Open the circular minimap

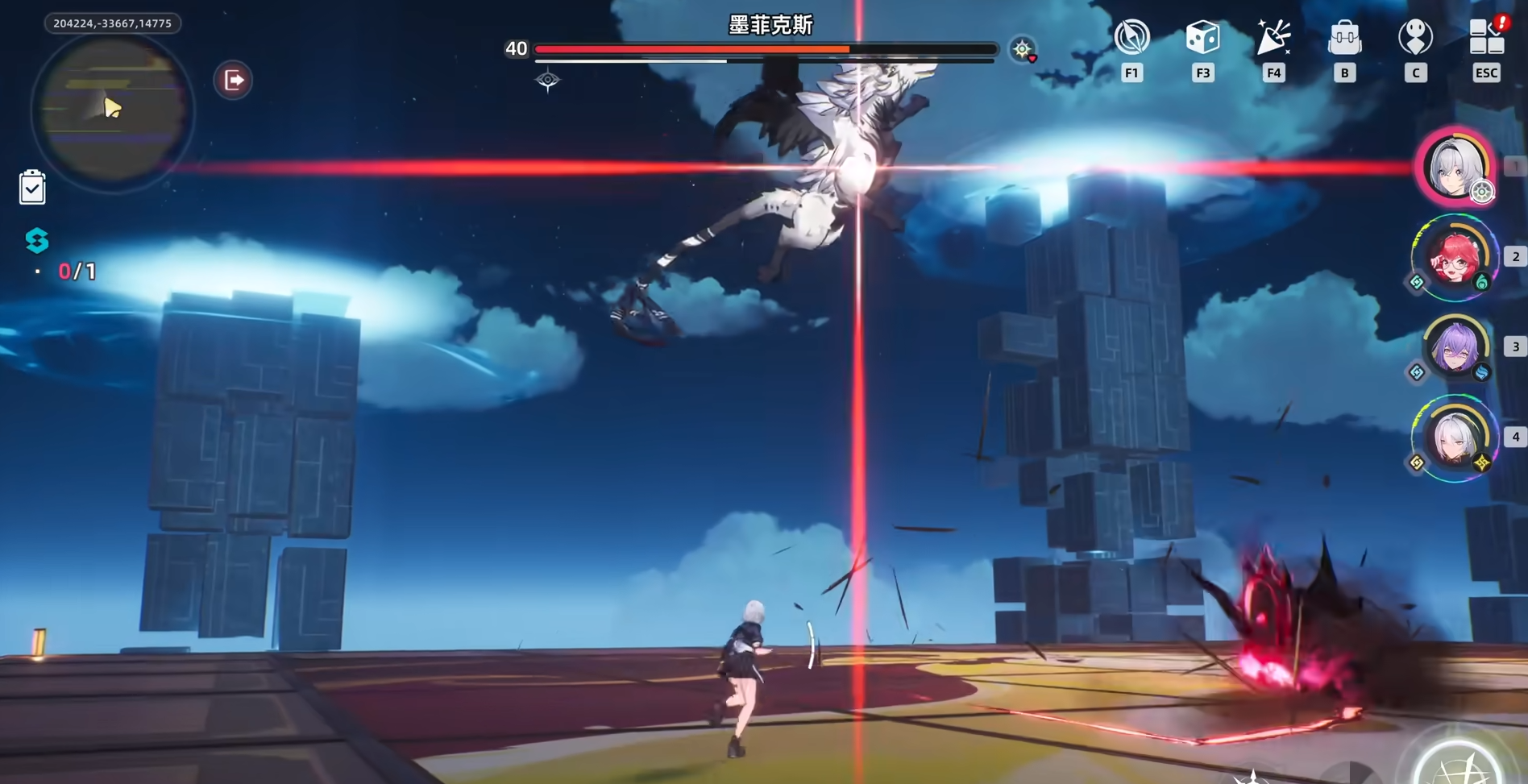[111, 111]
